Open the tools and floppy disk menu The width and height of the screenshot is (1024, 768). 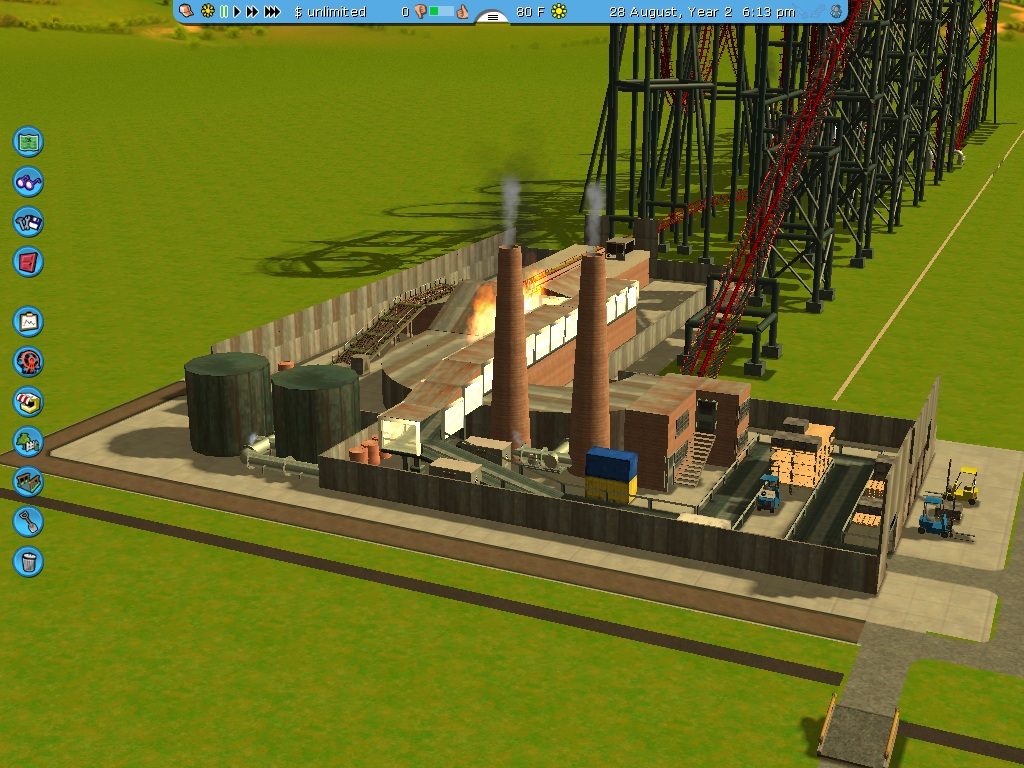pyautogui.click(x=28, y=222)
